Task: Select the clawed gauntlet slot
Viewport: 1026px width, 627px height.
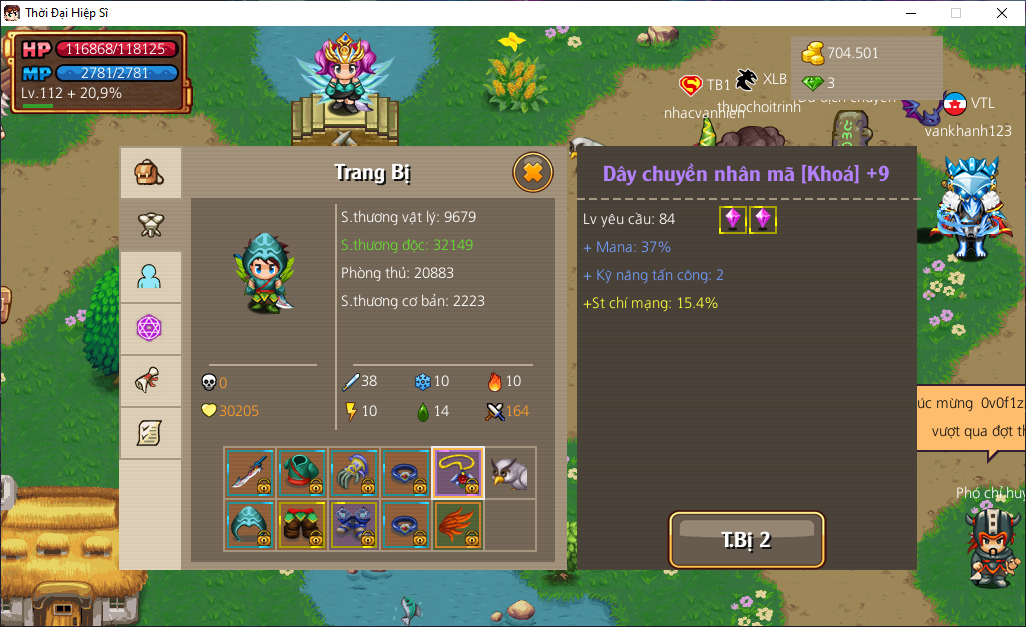Action: tap(354, 473)
